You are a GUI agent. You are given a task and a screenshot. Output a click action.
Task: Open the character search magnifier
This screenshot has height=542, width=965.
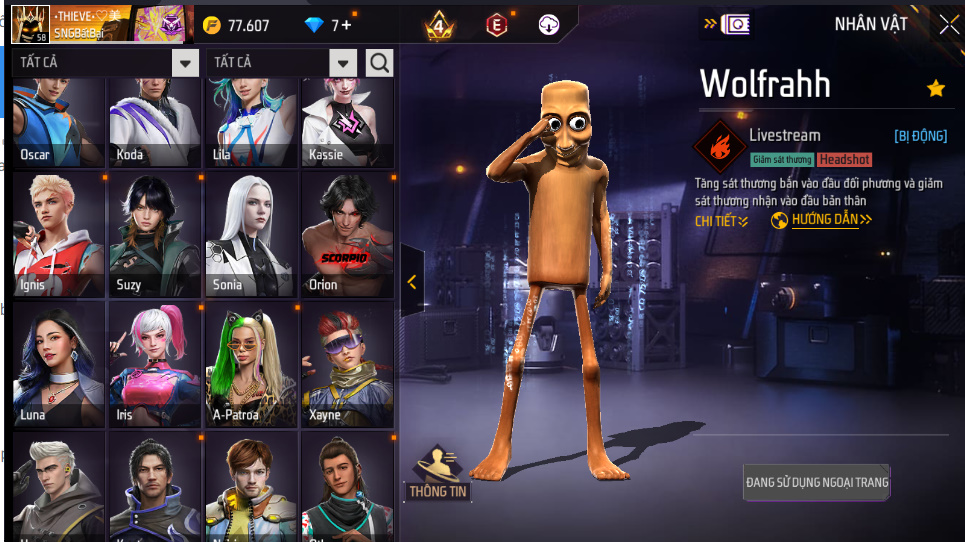380,63
